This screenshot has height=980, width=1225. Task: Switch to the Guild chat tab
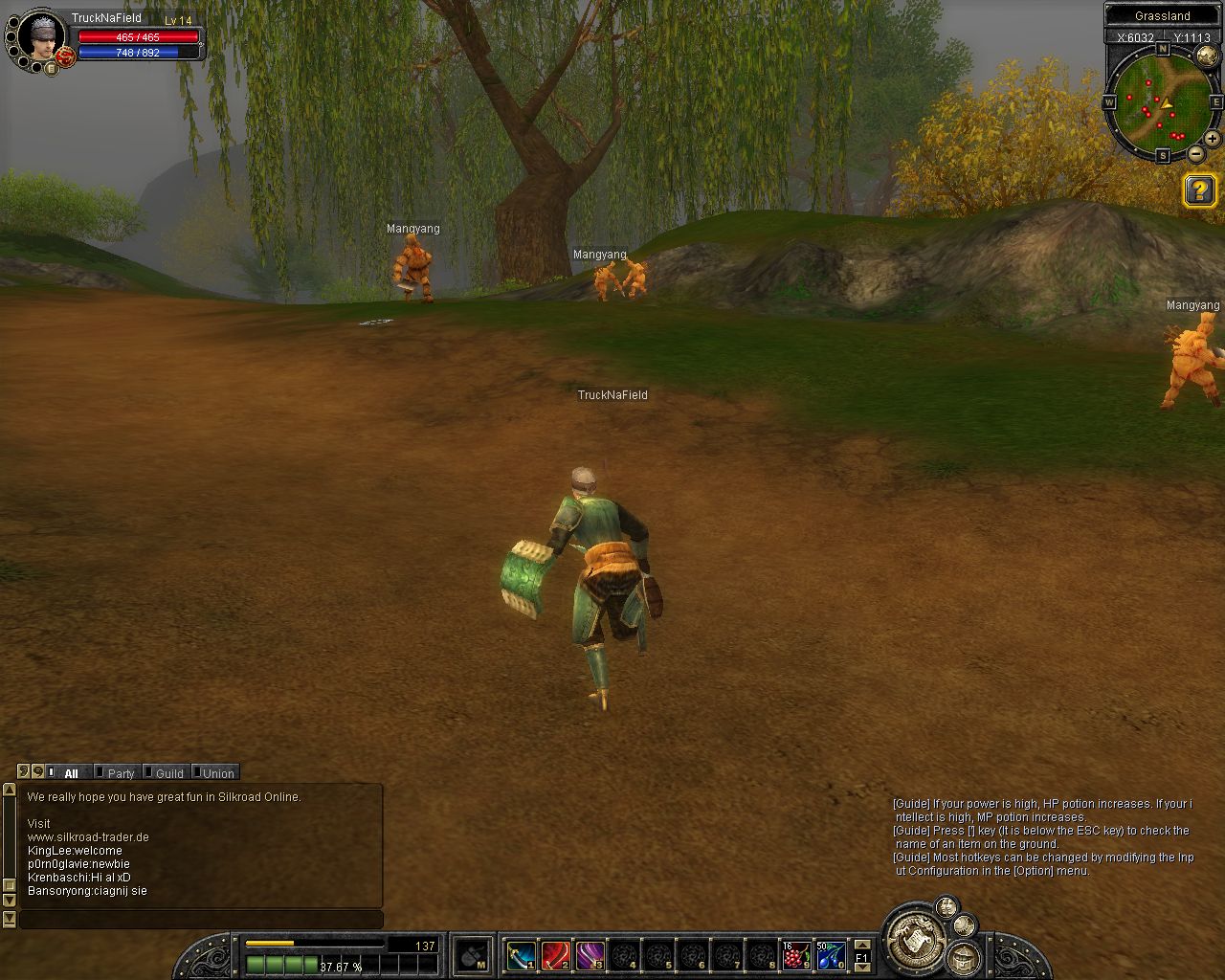168,773
